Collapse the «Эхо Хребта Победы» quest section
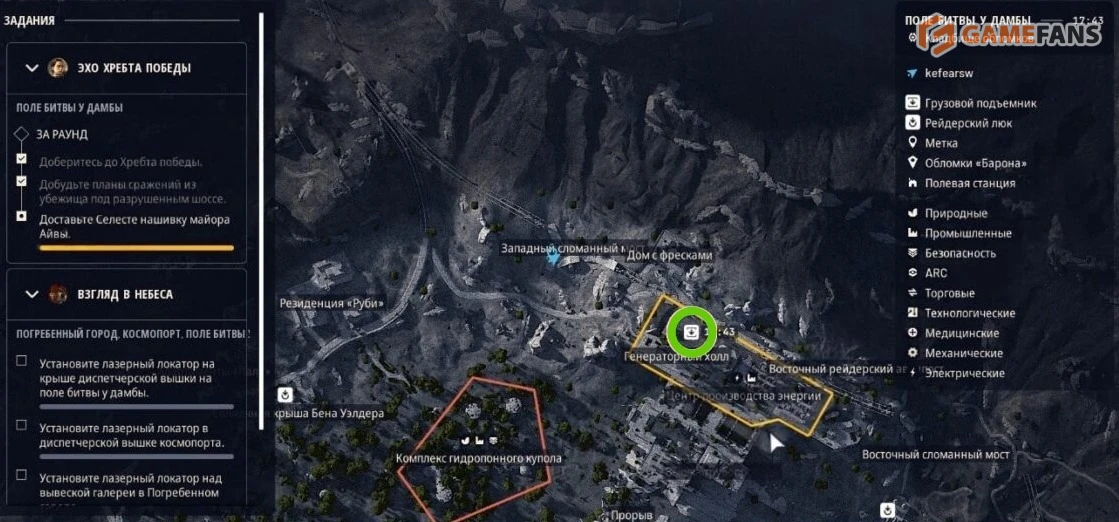This screenshot has width=1119, height=522. coord(32,68)
